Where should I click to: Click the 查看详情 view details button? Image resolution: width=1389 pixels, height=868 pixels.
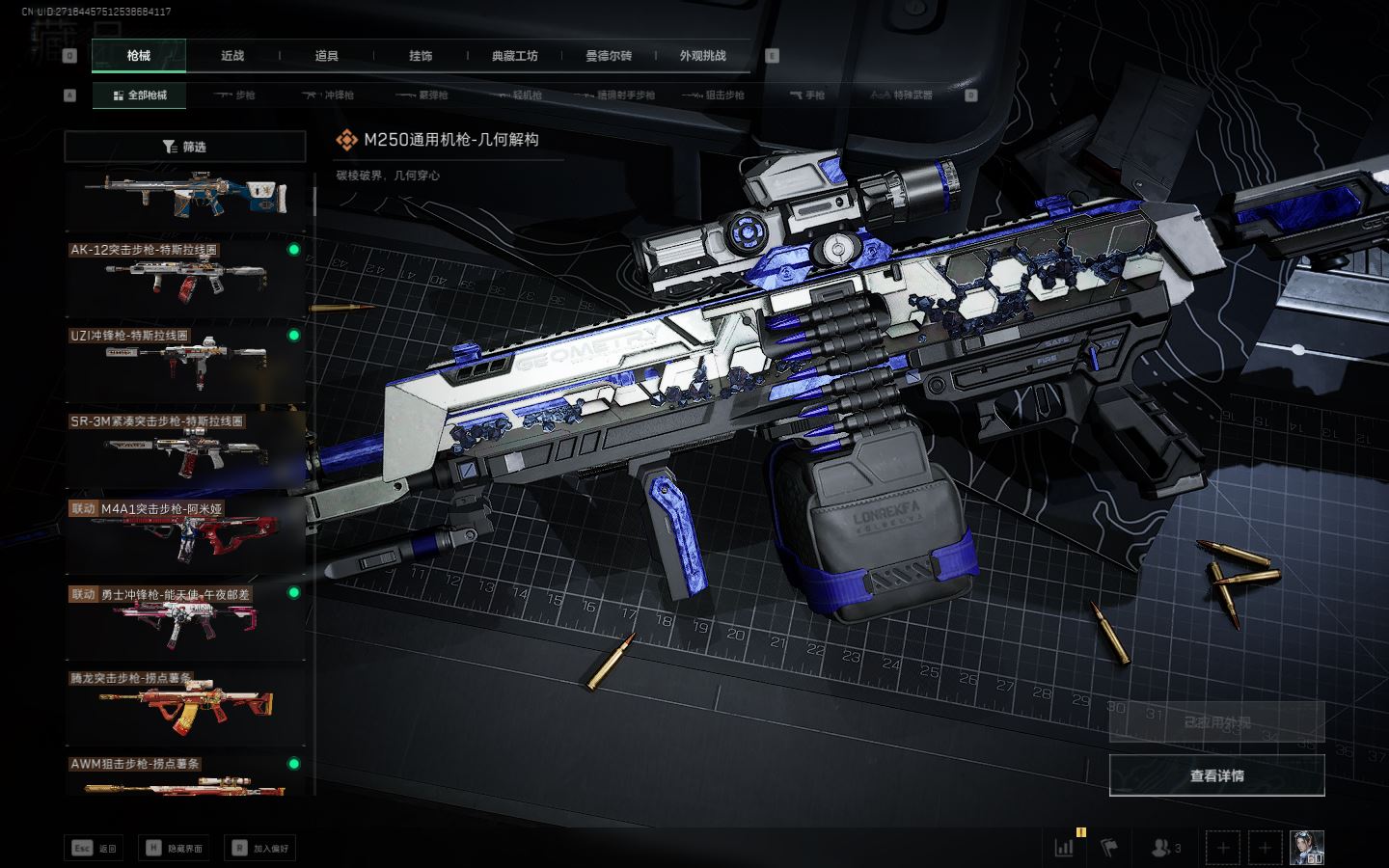(1216, 775)
